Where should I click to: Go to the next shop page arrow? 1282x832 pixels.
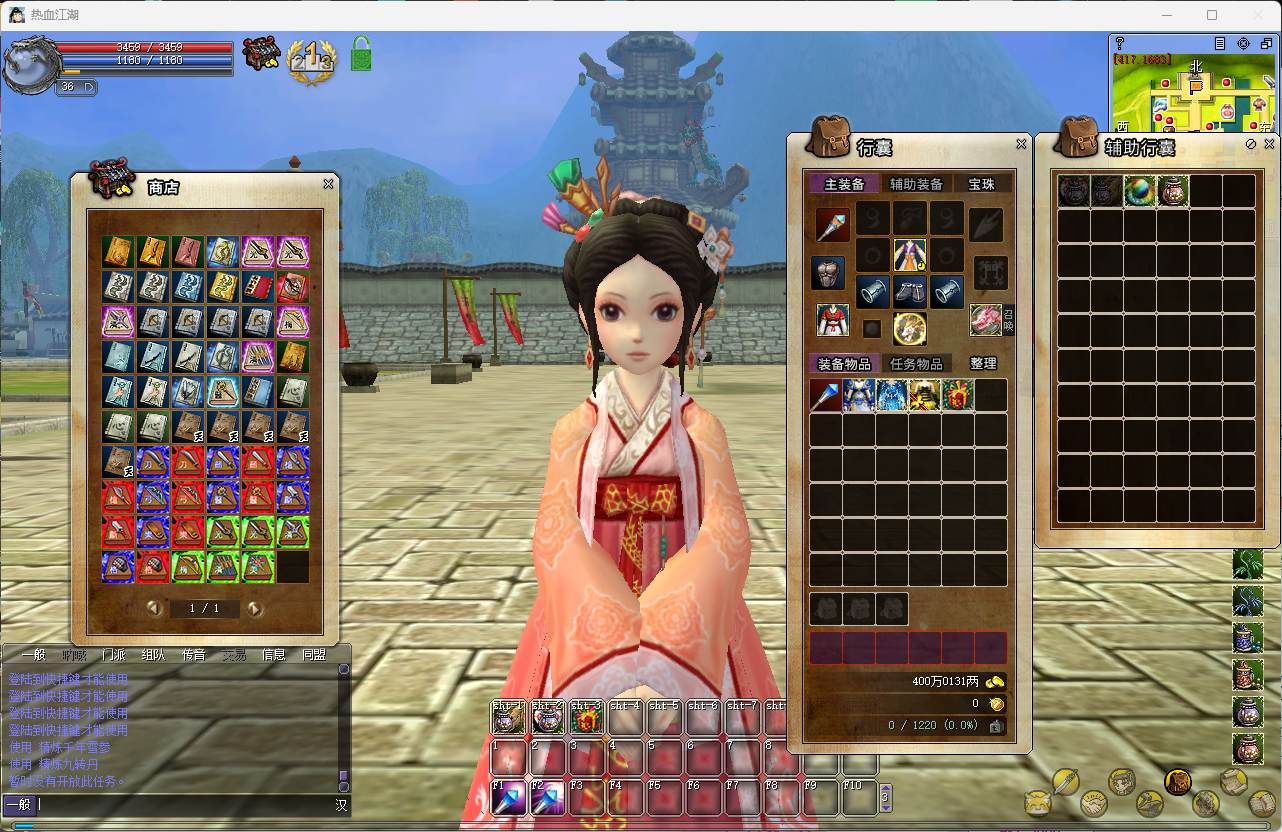pos(255,608)
